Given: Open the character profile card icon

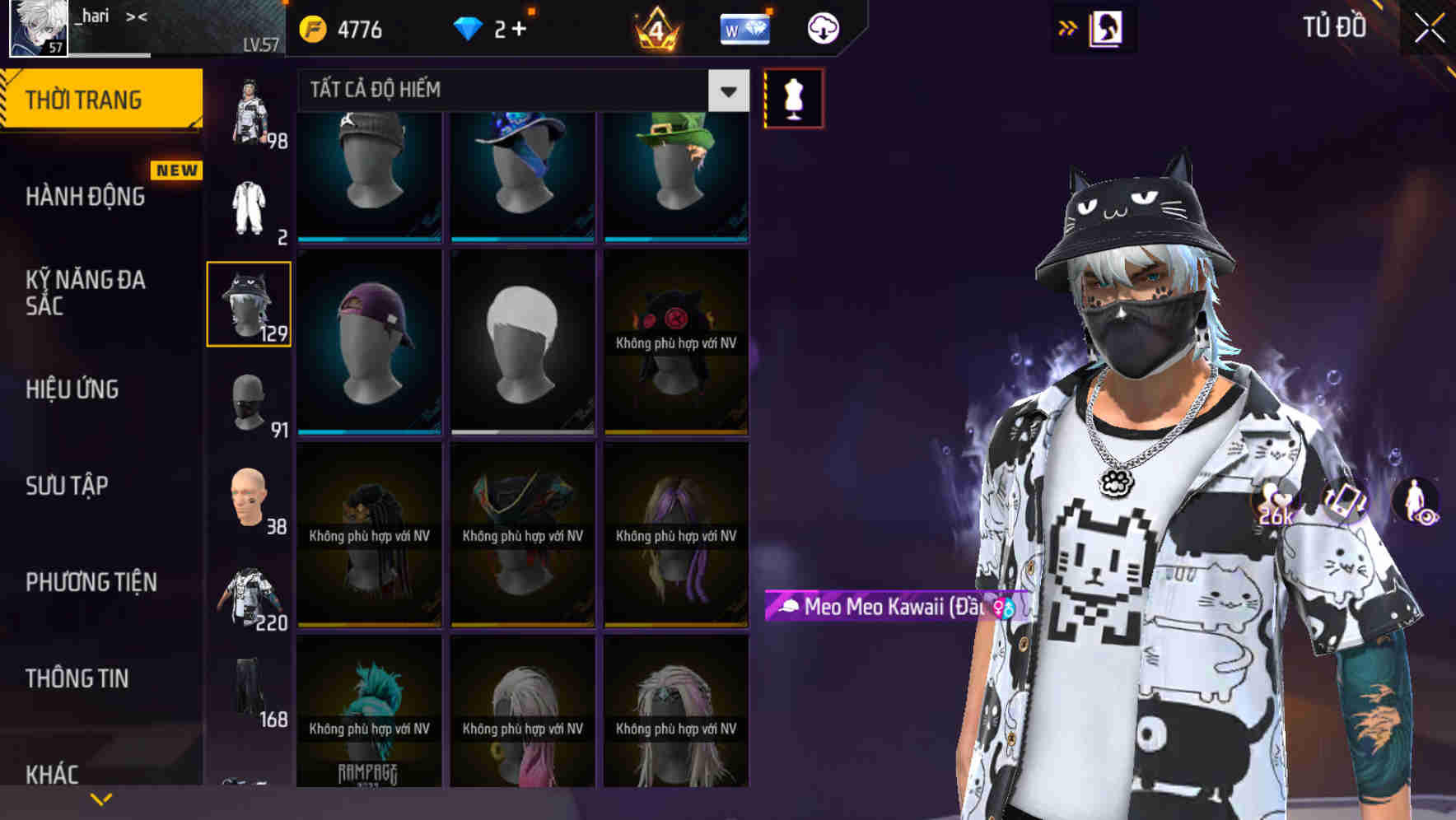Looking at the screenshot, I should (x=1106, y=27).
